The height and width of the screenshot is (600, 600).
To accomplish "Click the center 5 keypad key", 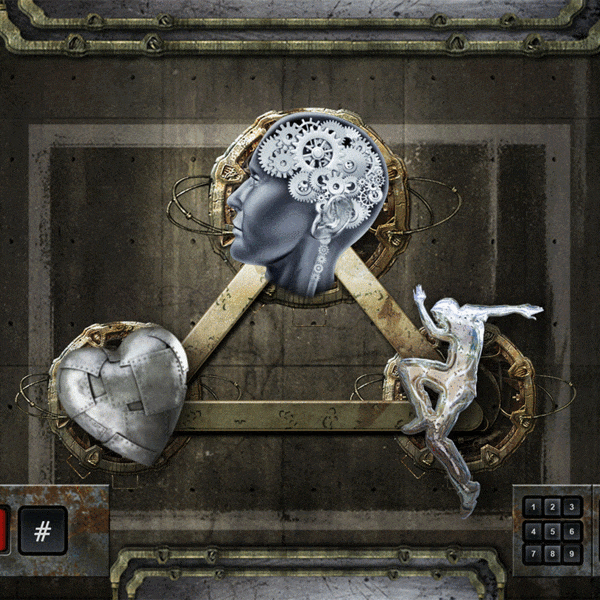I will (552, 530).
